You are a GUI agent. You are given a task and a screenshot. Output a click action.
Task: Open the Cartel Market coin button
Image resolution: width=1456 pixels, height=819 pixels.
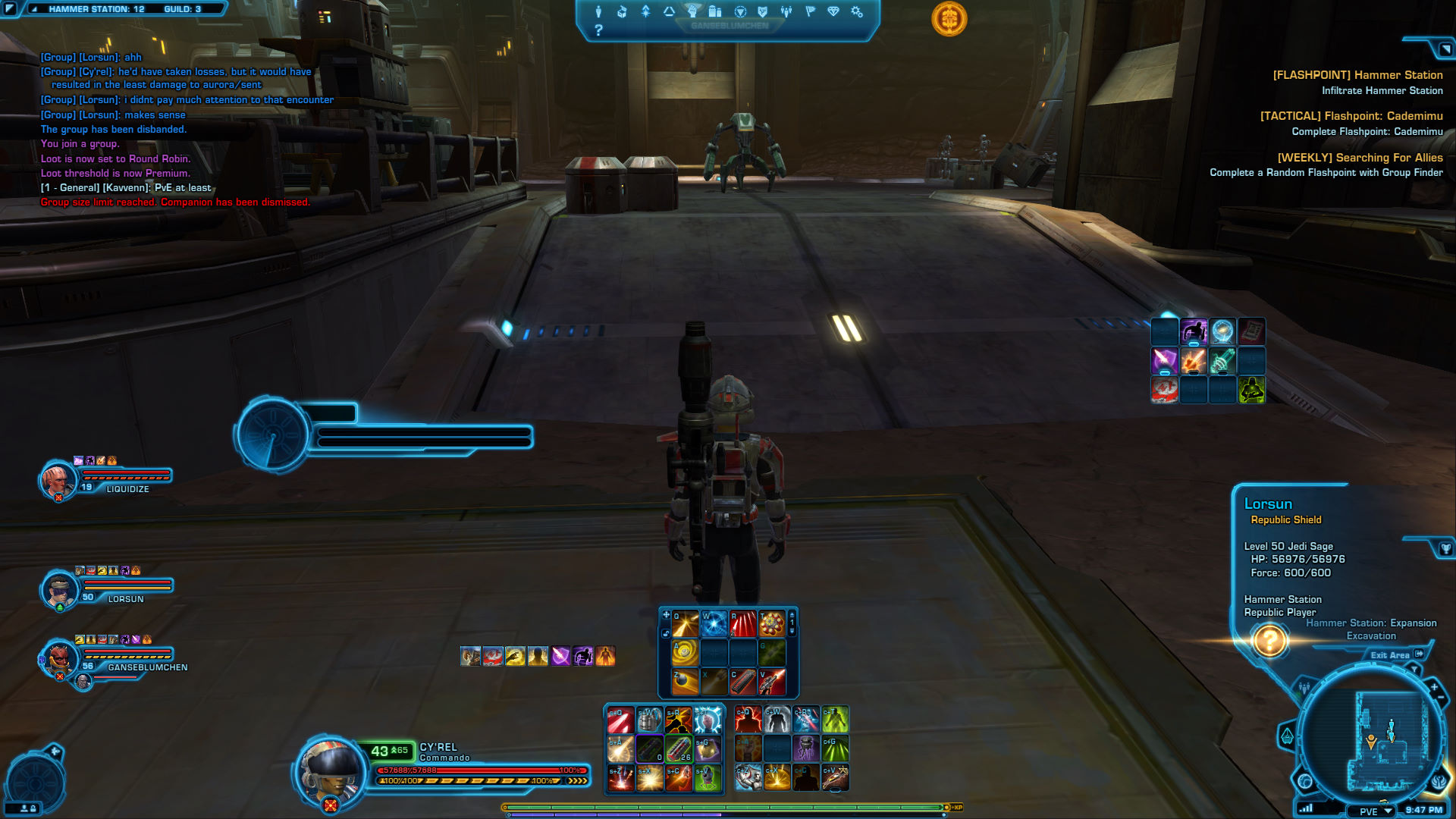[949, 18]
